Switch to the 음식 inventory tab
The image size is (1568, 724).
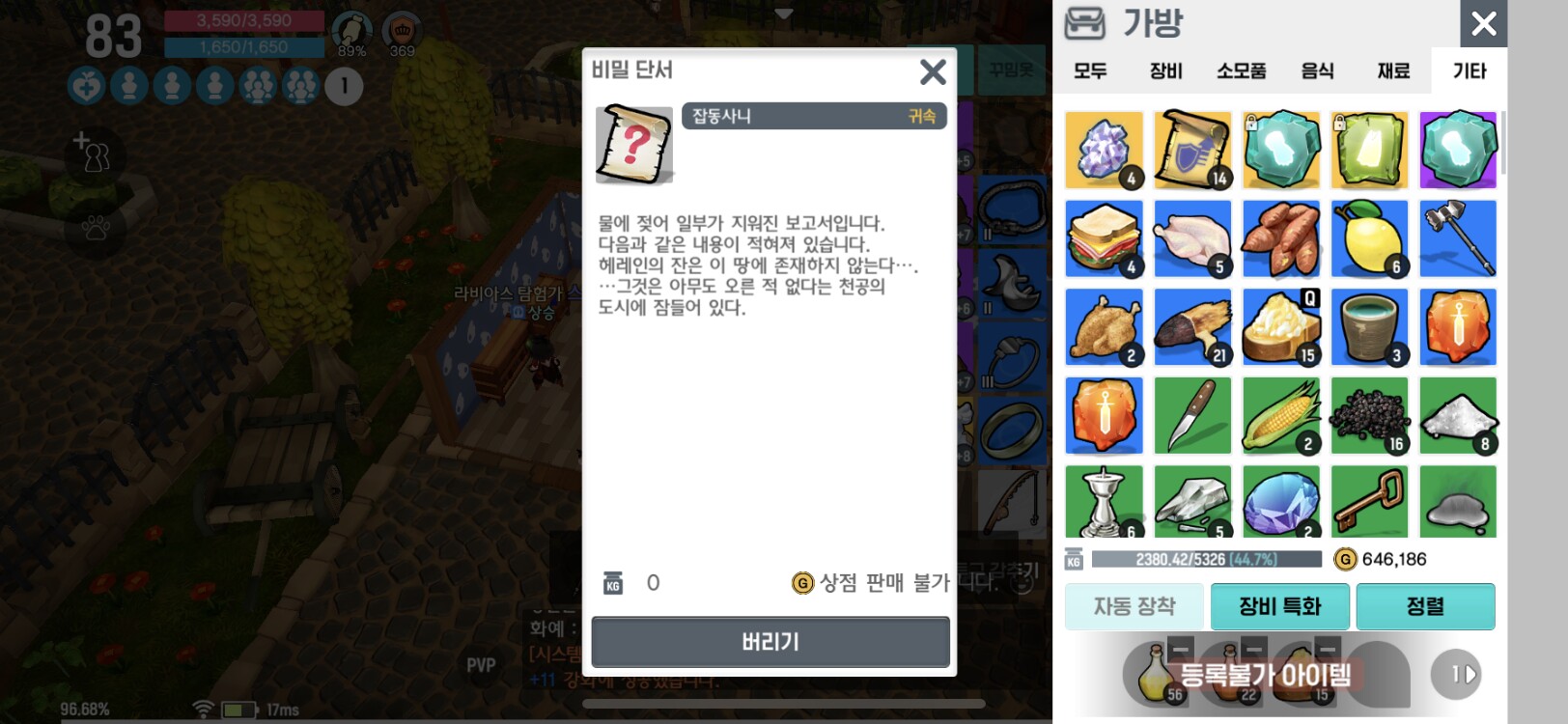point(1316,70)
